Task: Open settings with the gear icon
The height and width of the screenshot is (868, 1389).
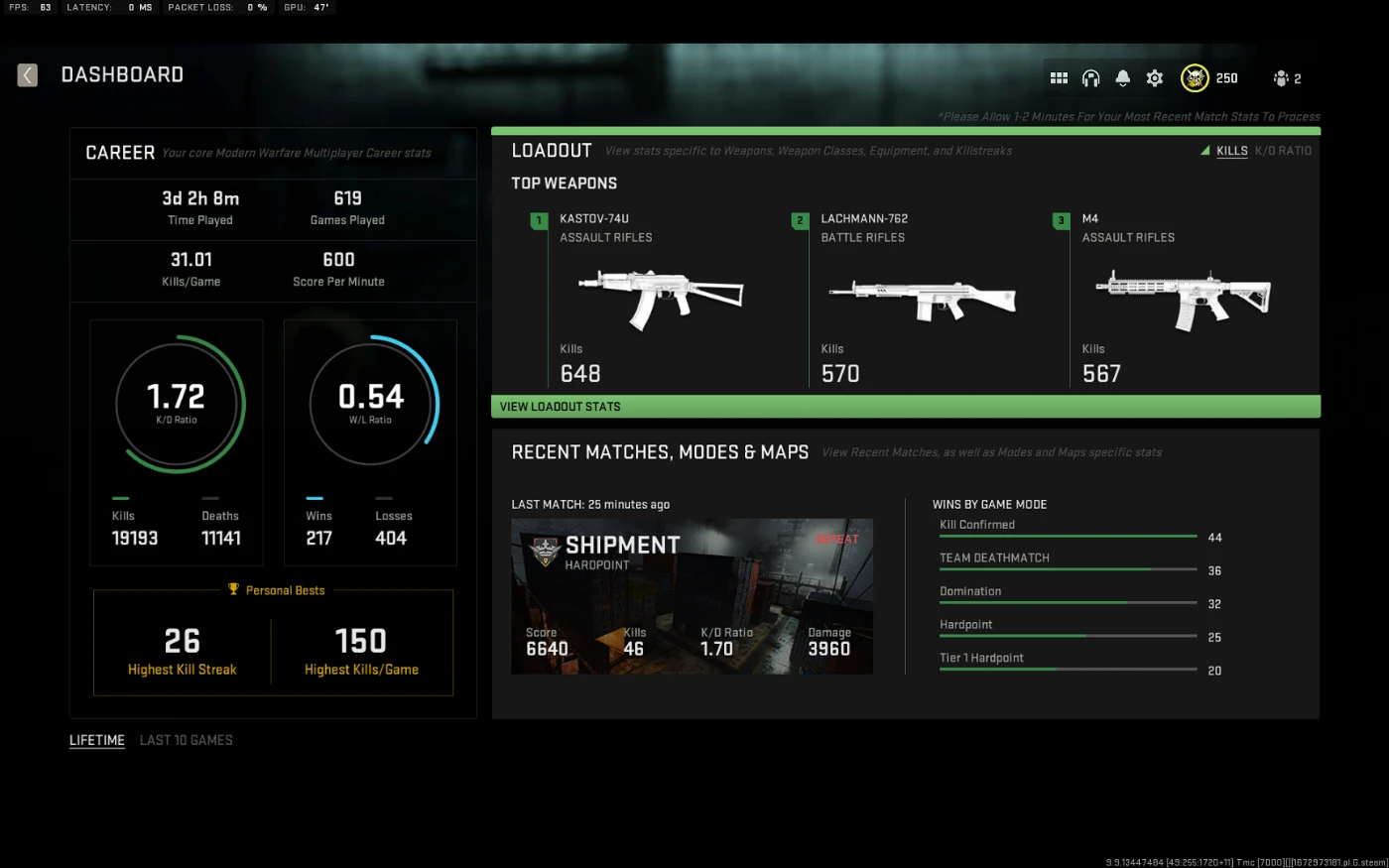Action: click(1155, 78)
